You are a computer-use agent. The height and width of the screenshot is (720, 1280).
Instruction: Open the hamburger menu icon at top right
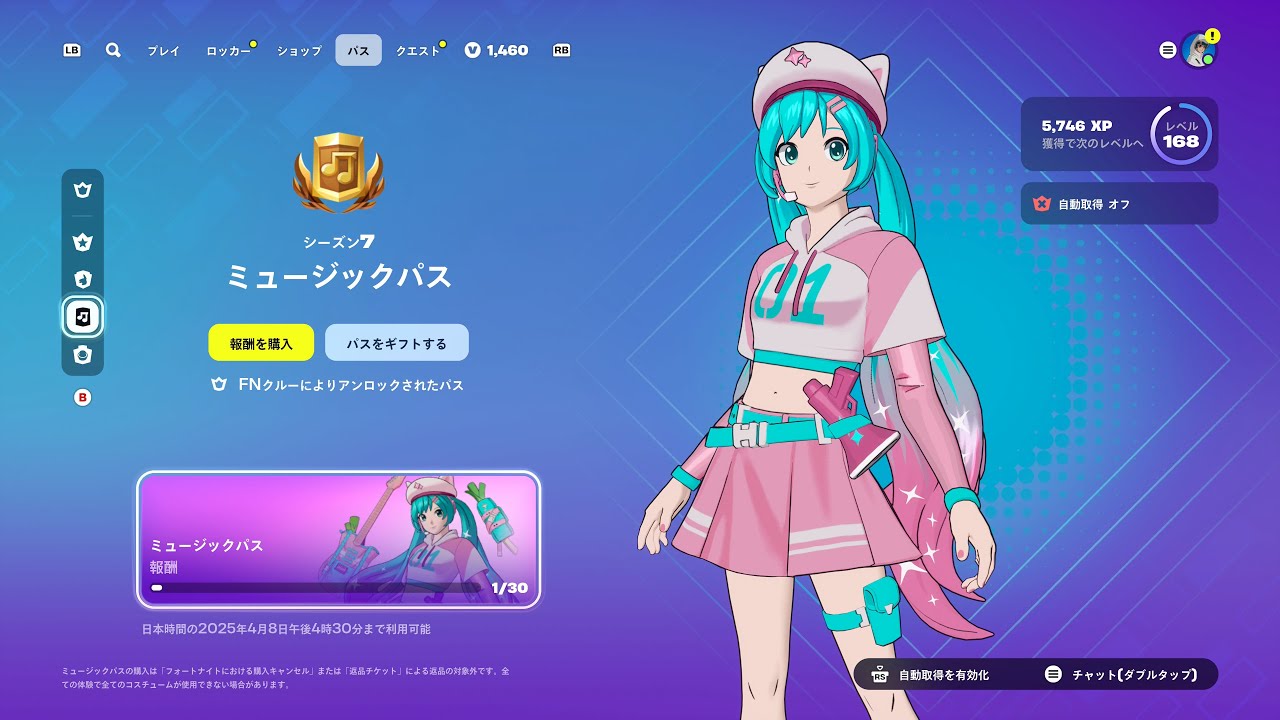coord(1167,50)
